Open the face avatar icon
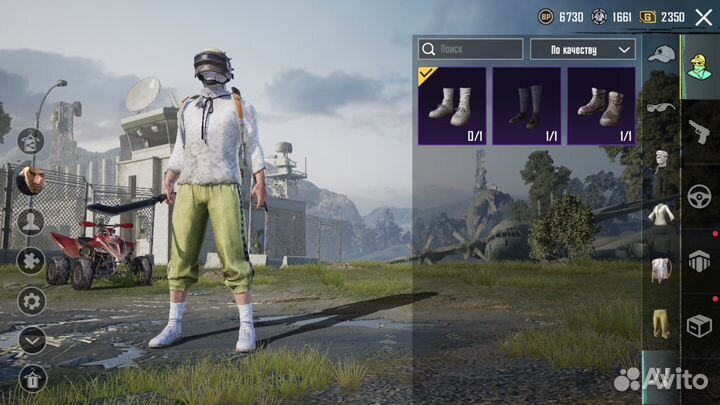This screenshot has height=405, width=720. pyautogui.click(x=31, y=180)
